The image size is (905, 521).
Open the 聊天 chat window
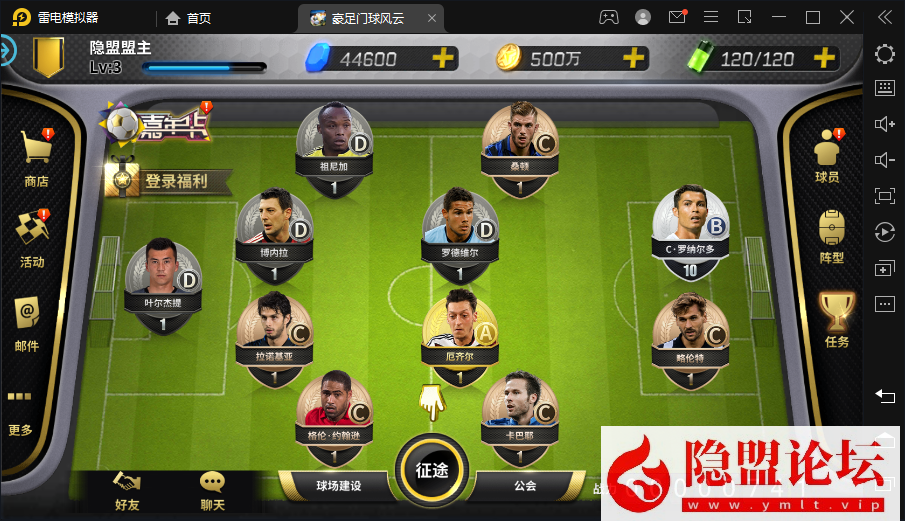tap(212, 490)
